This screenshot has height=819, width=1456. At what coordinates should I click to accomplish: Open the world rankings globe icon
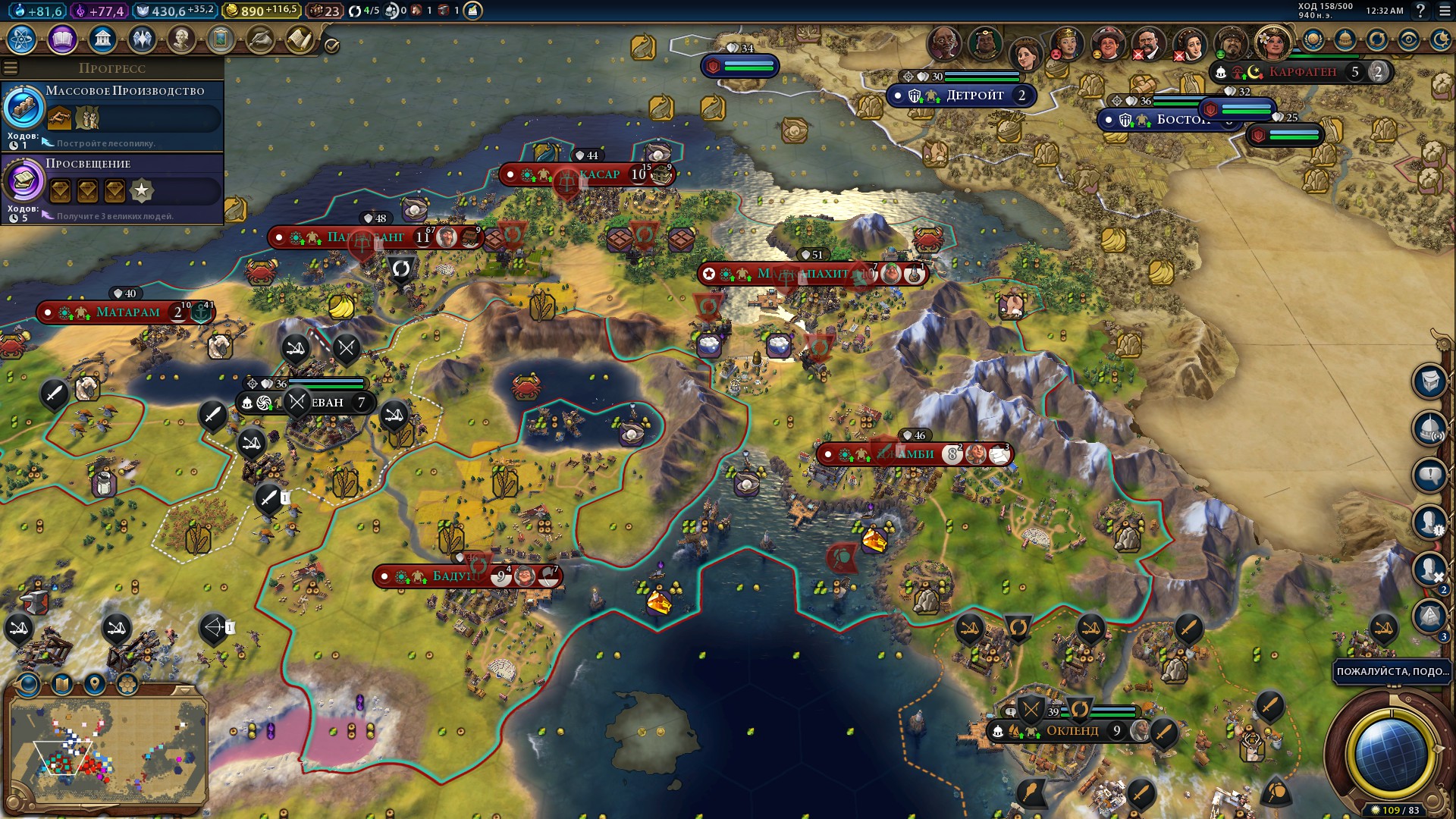[x=1313, y=39]
